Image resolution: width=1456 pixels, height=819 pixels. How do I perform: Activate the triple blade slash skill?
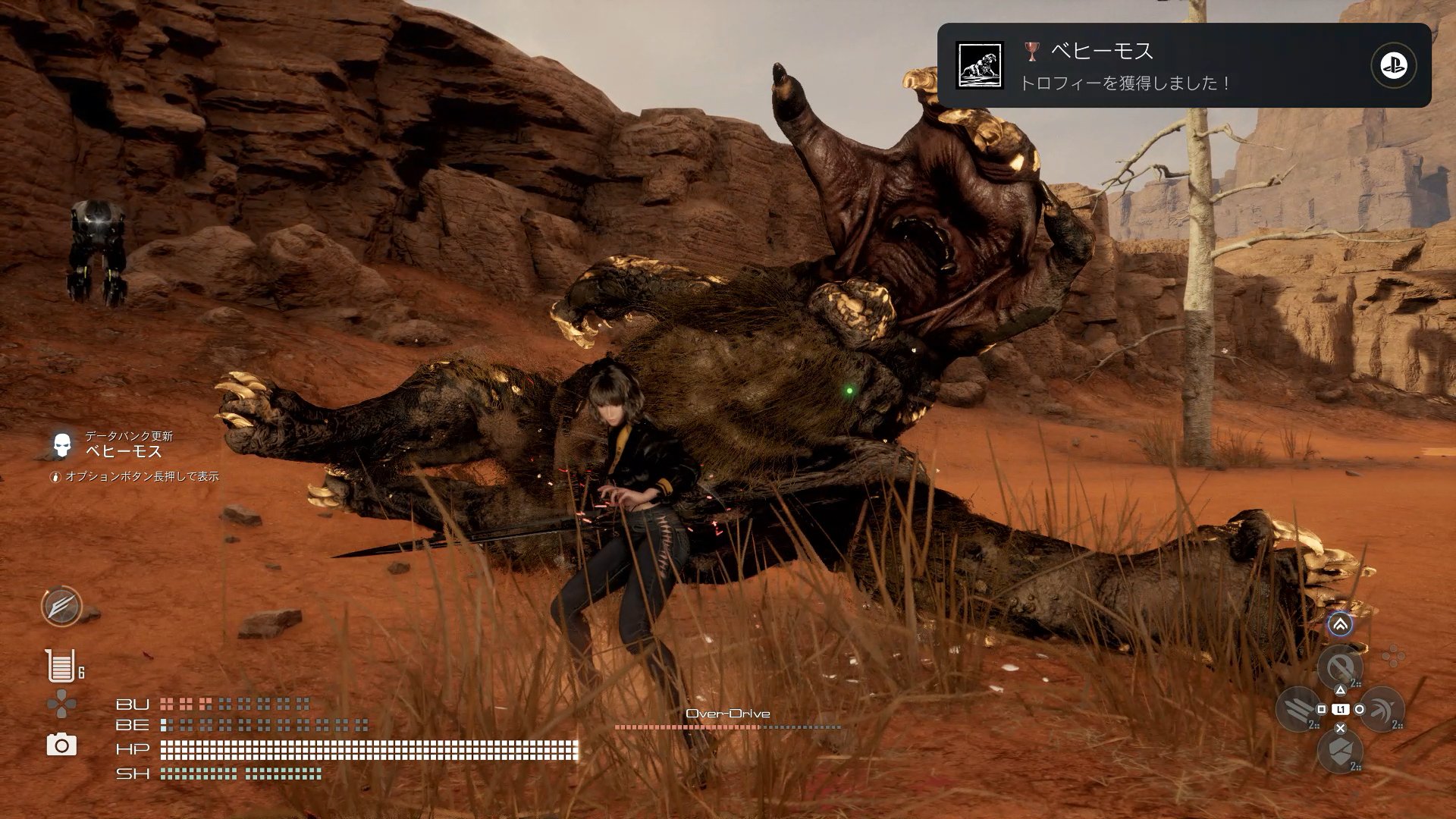1299,710
